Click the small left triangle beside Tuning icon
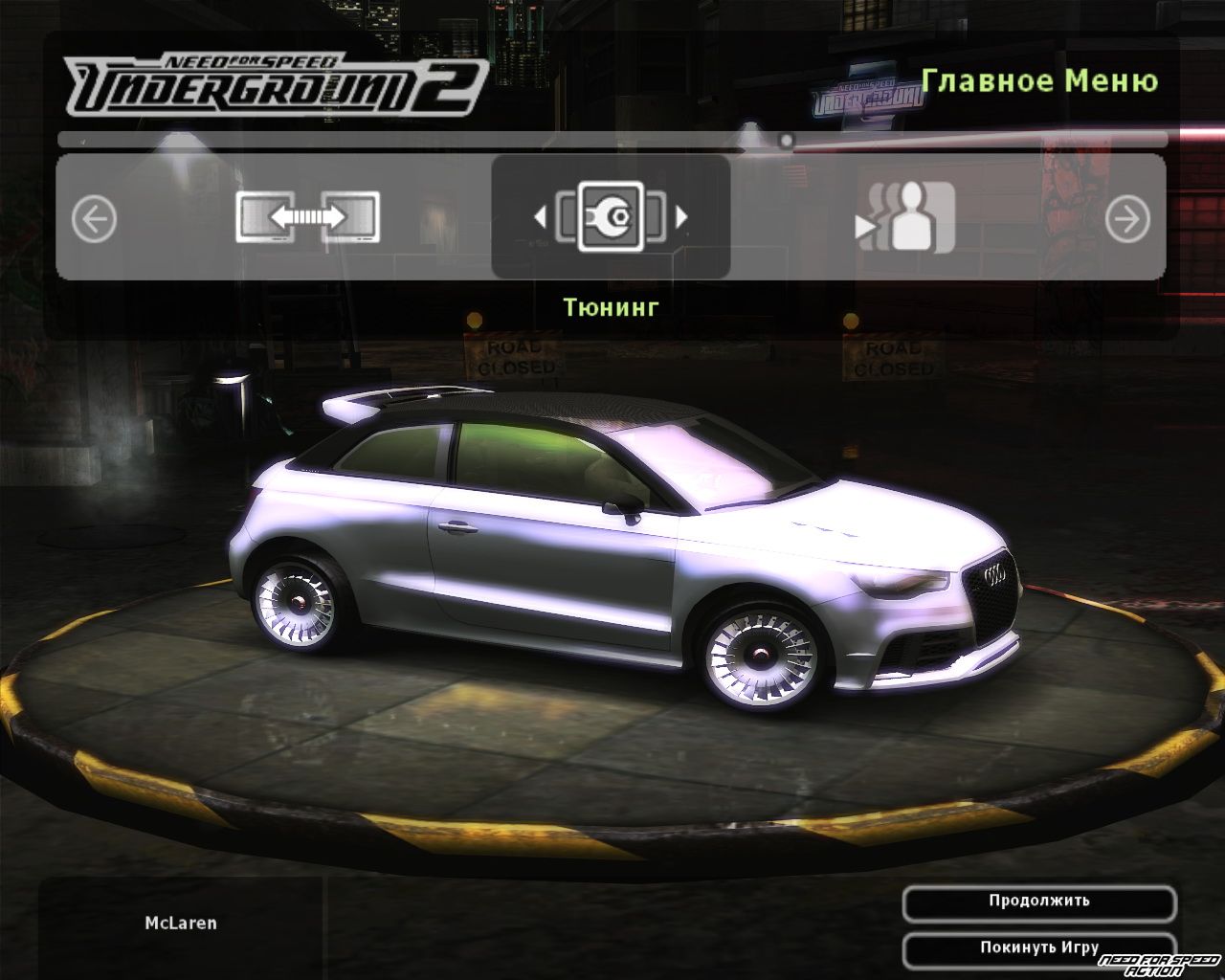Image resolution: width=1225 pixels, height=980 pixels. (x=540, y=218)
